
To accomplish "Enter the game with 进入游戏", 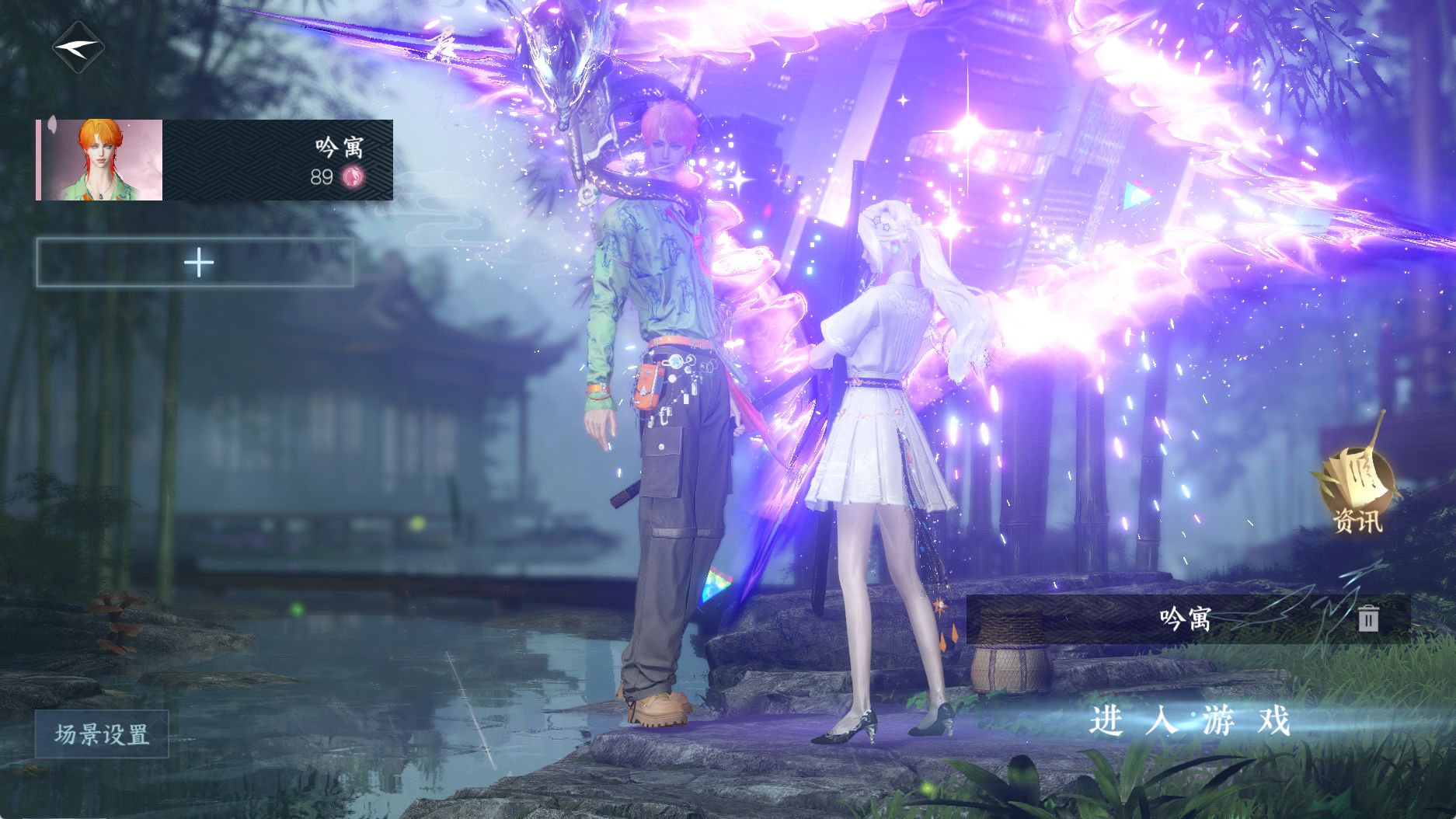I will coord(1189,721).
